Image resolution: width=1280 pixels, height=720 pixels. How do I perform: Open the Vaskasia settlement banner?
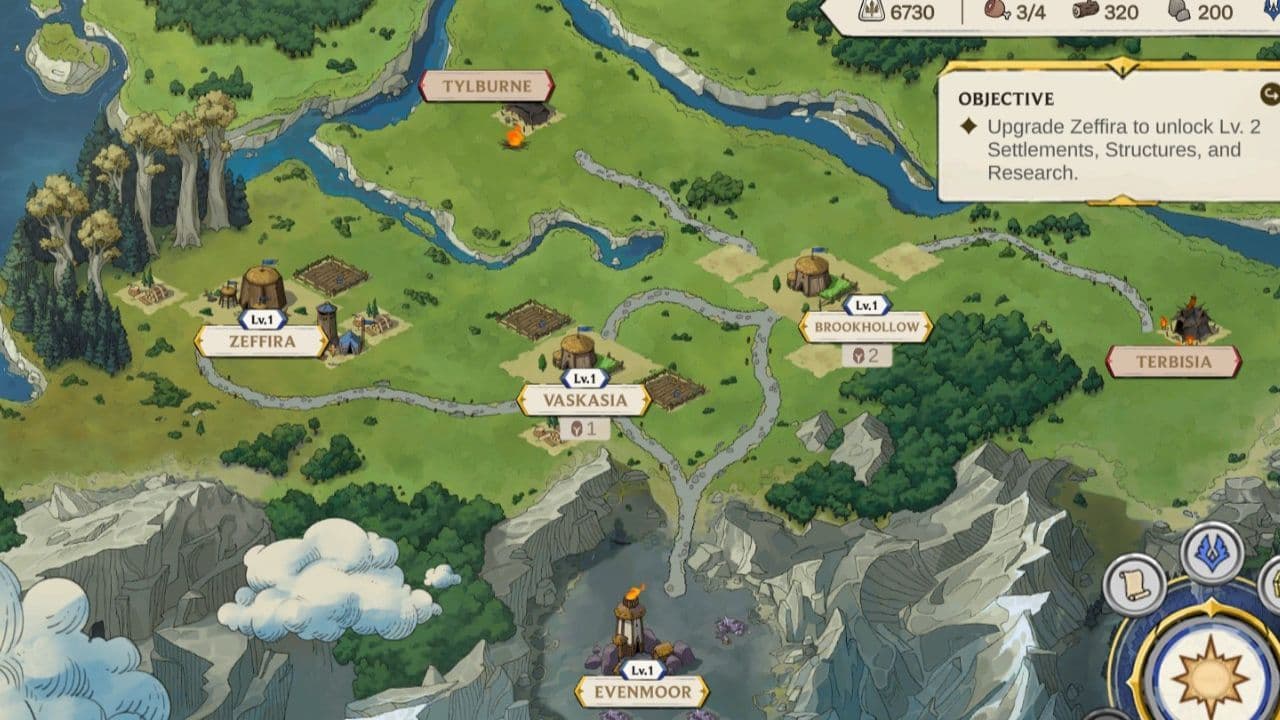(585, 400)
